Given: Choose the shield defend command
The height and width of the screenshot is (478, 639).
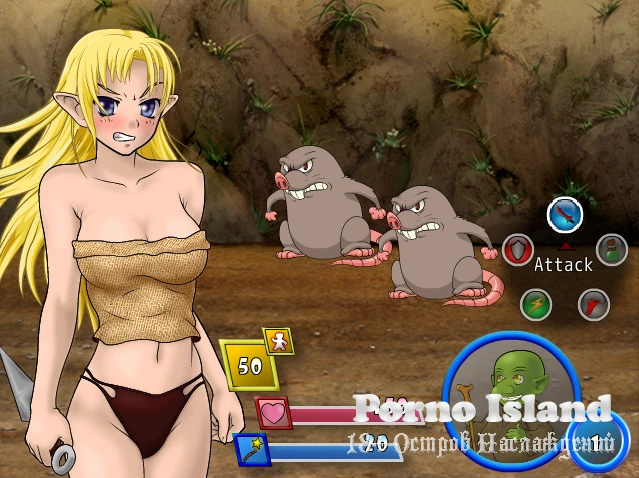Looking at the screenshot, I should tap(516, 249).
